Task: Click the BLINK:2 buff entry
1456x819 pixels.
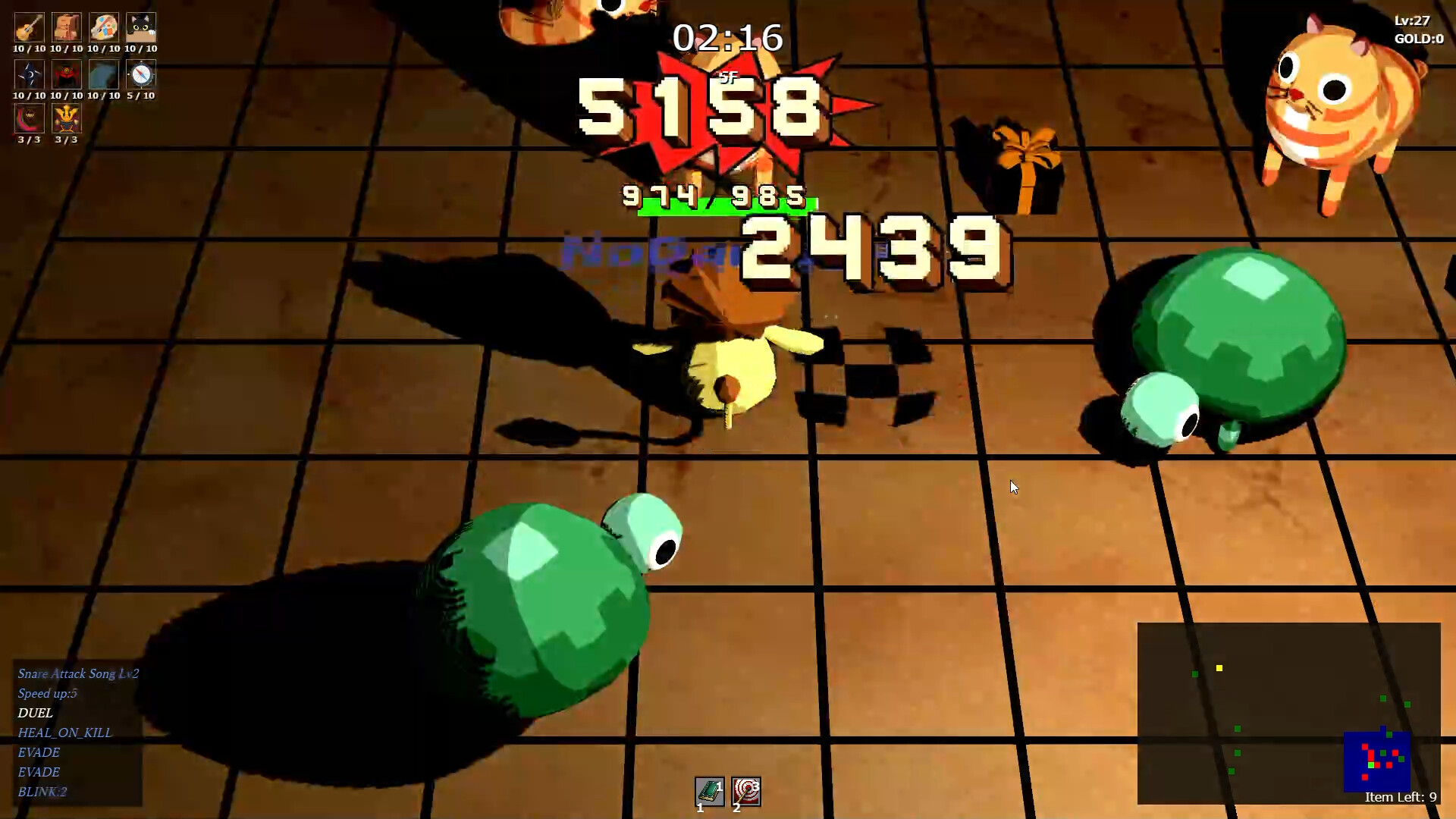Action: tap(42, 792)
